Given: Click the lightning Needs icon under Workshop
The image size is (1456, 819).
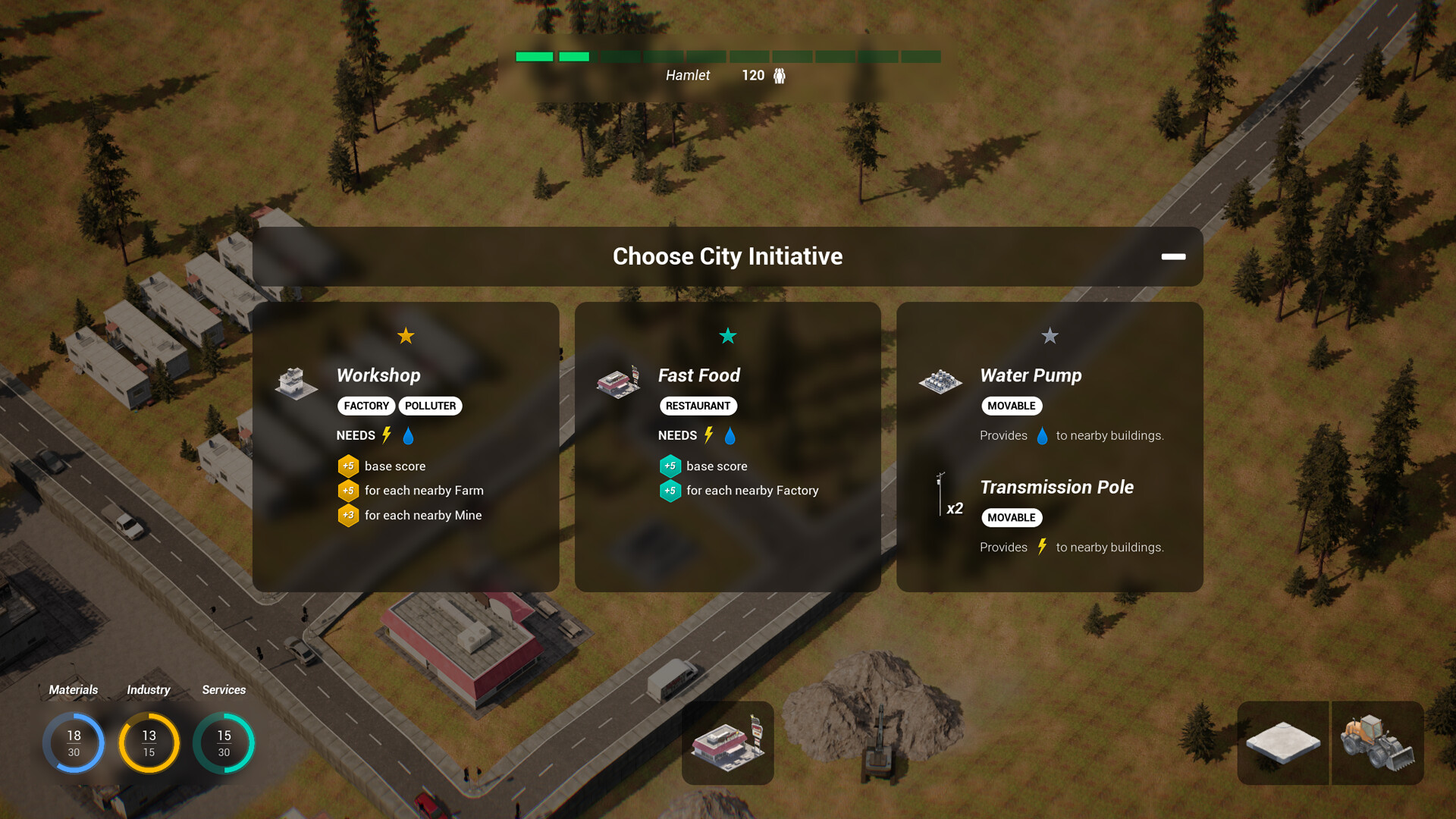Looking at the screenshot, I should tap(387, 435).
